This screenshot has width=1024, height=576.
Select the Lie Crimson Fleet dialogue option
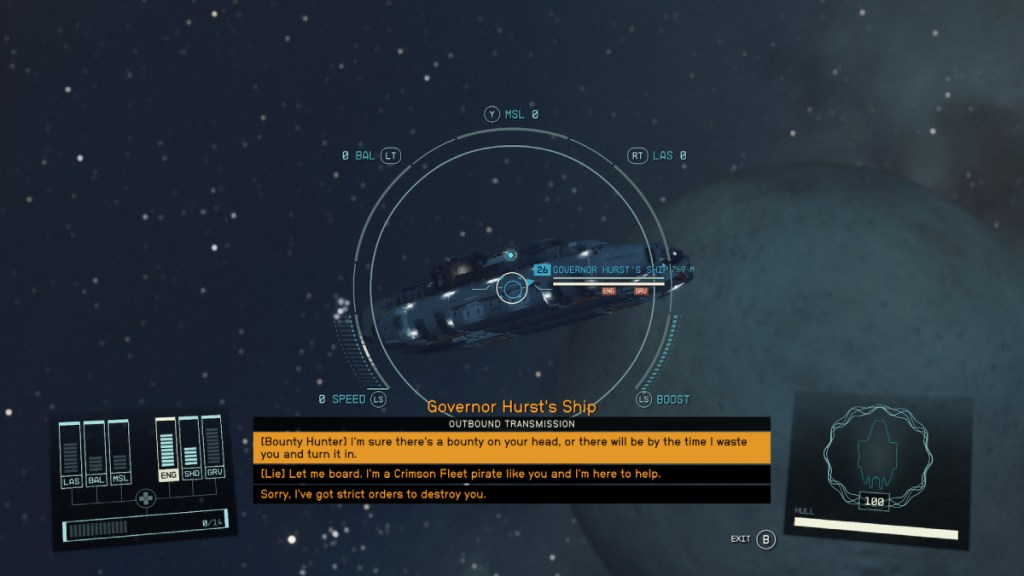pos(511,473)
